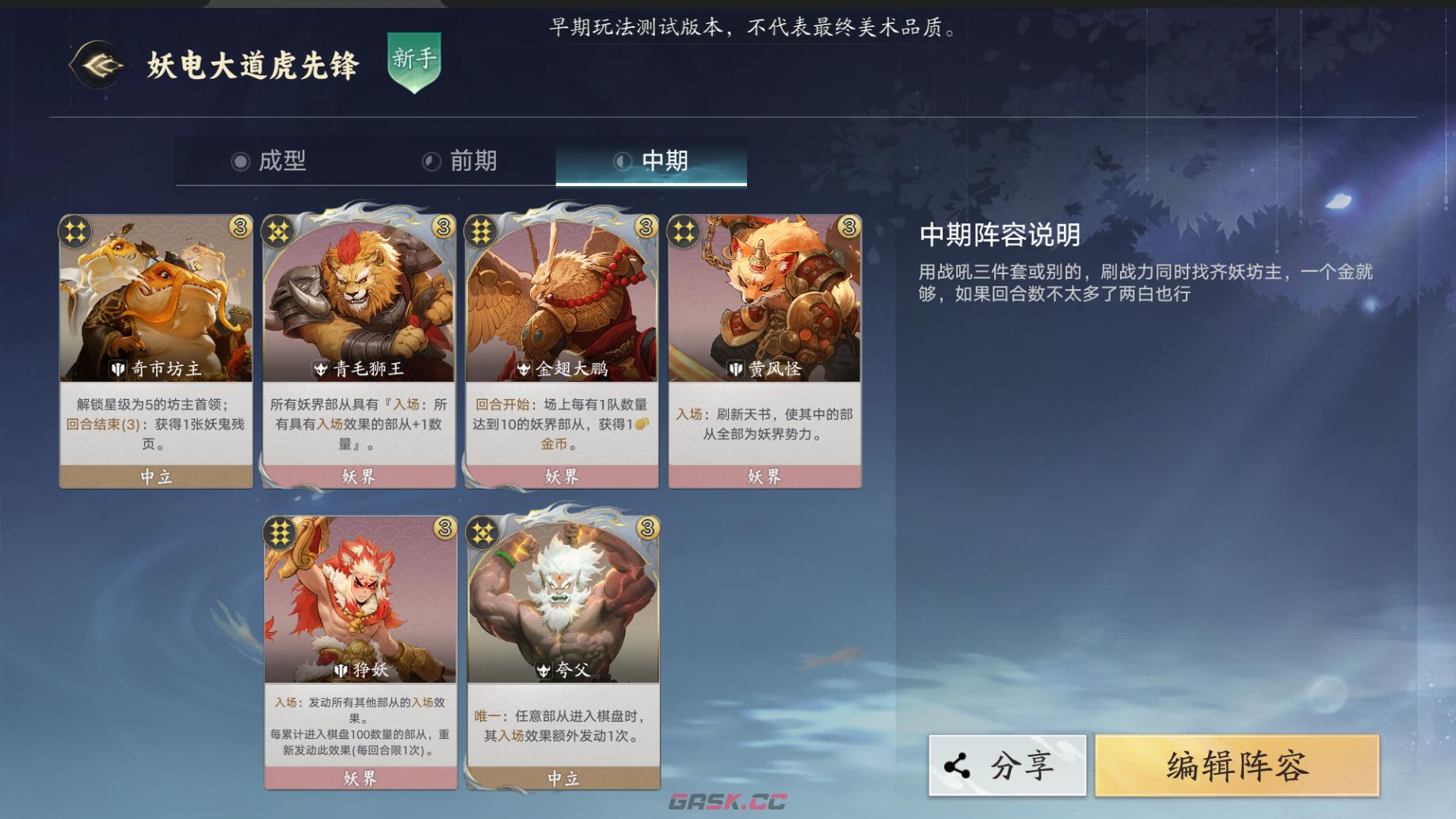Click the cost 3 badge on 金翅大鹏 card

pos(645,227)
